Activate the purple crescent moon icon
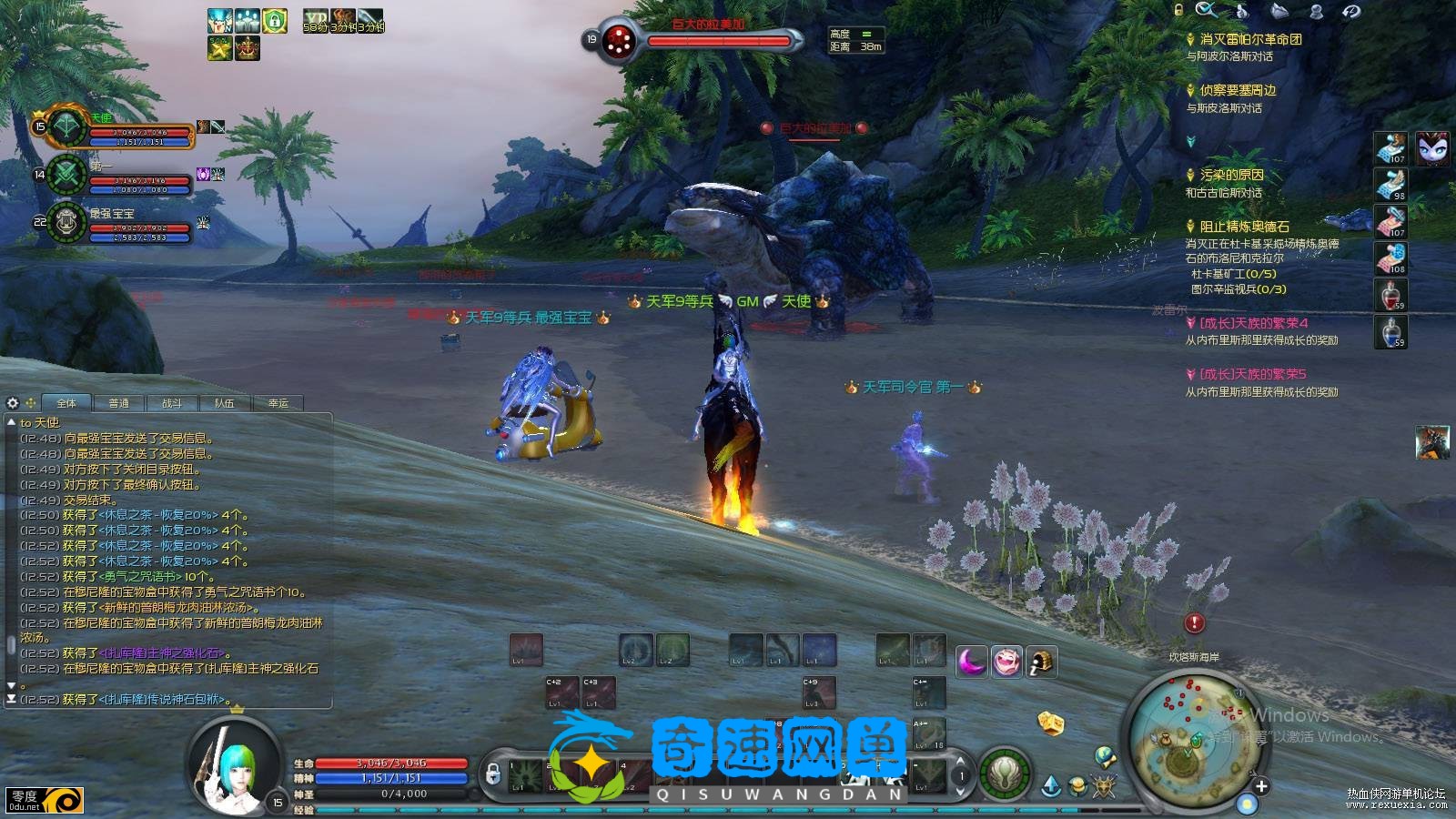The width and height of the screenshot is (1456, 819). tap(972, 662)
